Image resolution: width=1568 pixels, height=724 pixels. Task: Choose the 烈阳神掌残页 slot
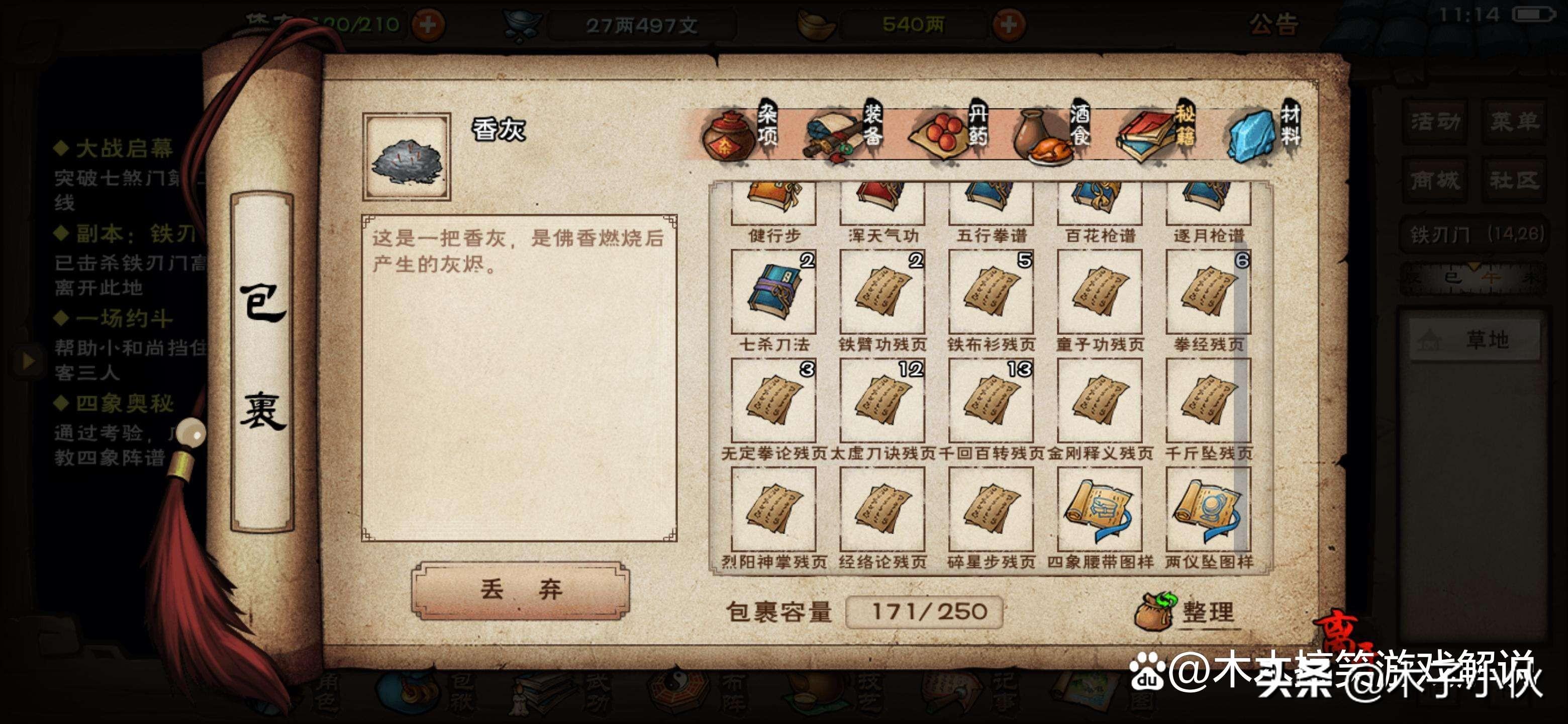pyautogui.click(x=773, y=510)
